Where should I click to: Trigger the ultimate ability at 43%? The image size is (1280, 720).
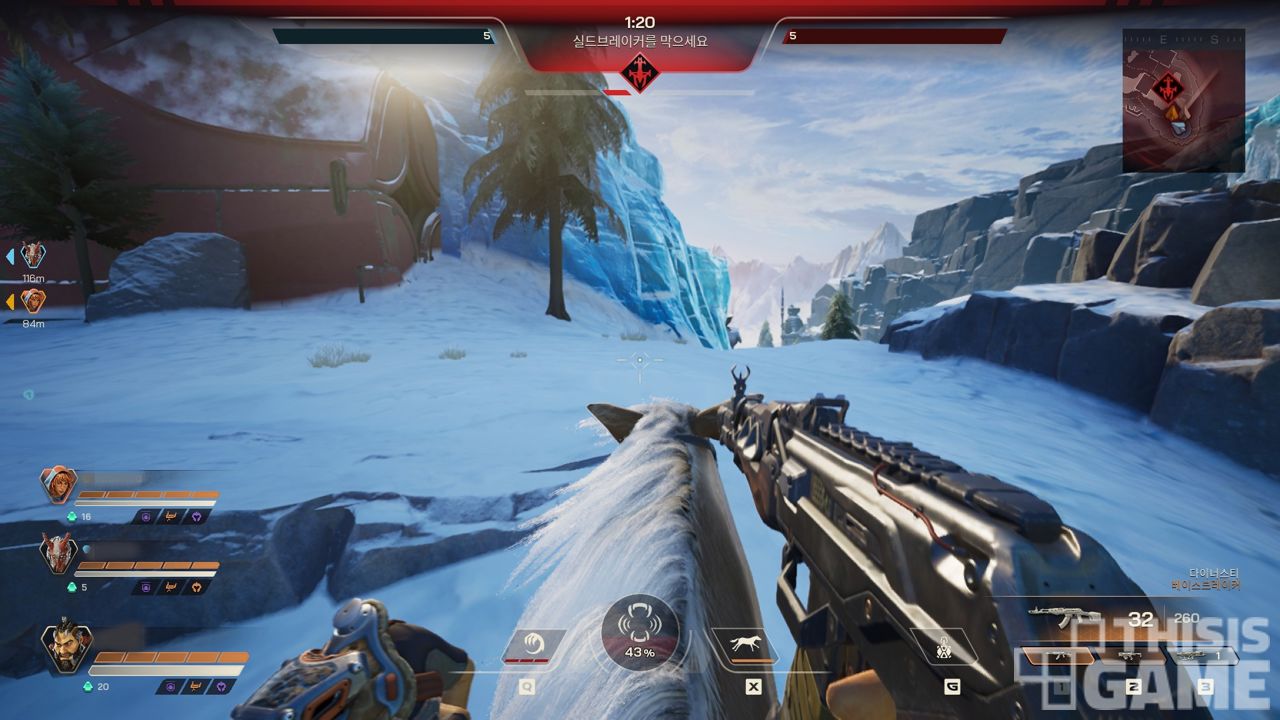[x=640, y=633]
